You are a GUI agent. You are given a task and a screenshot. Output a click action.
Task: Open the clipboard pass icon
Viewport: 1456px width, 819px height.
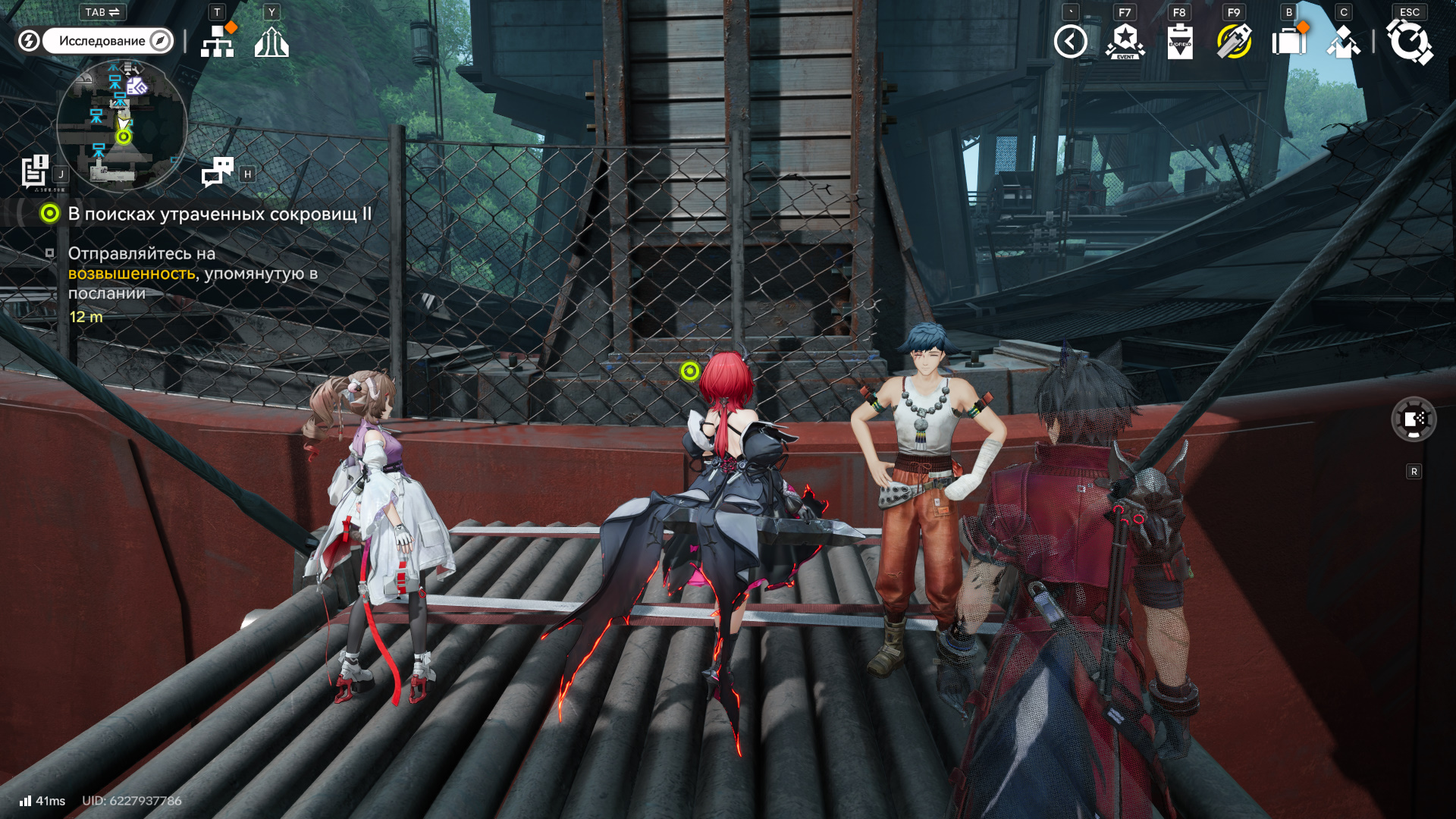(1179, 42)
